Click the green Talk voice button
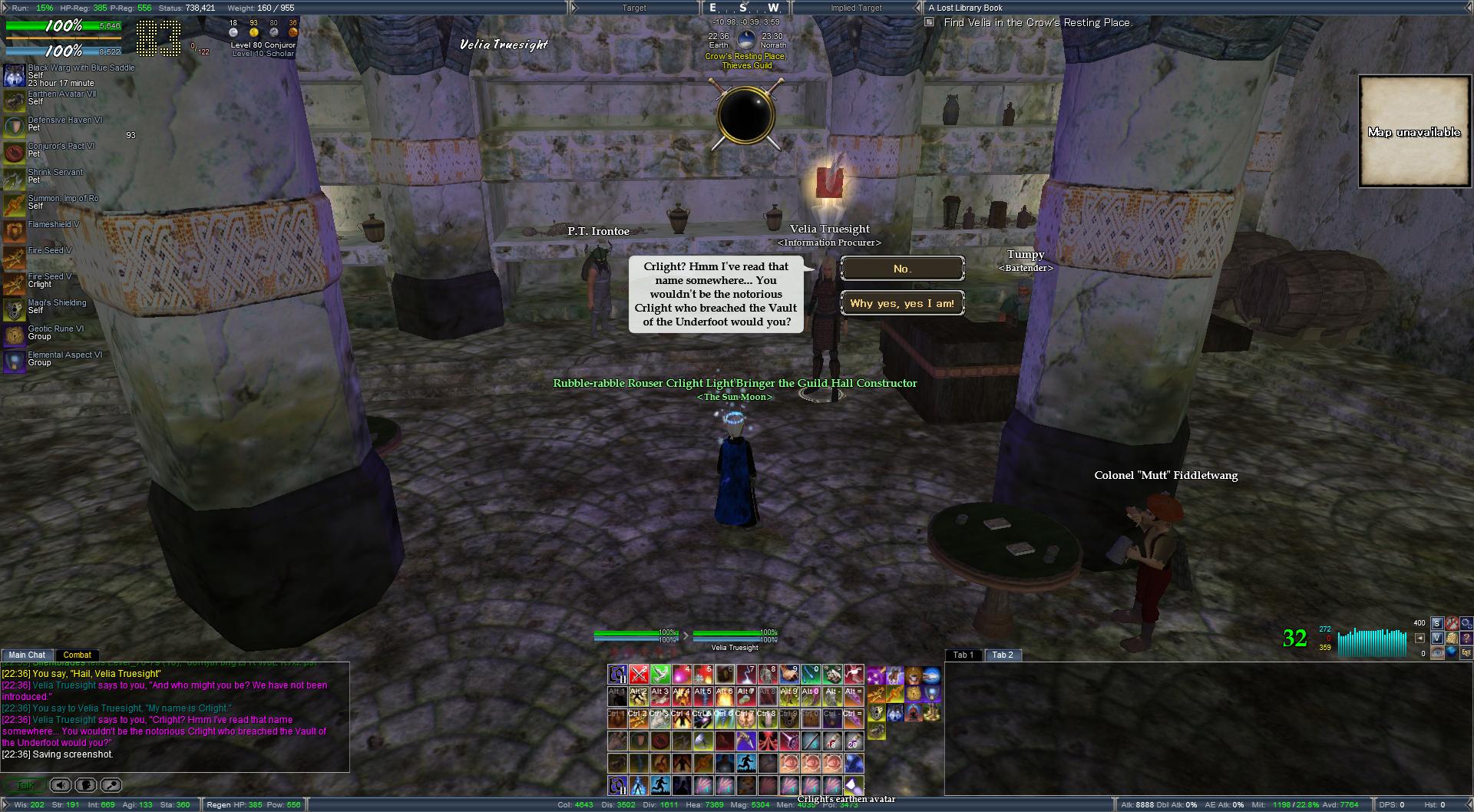The height and width of the screenshot is (812, 1474). (x=25, y=785)
